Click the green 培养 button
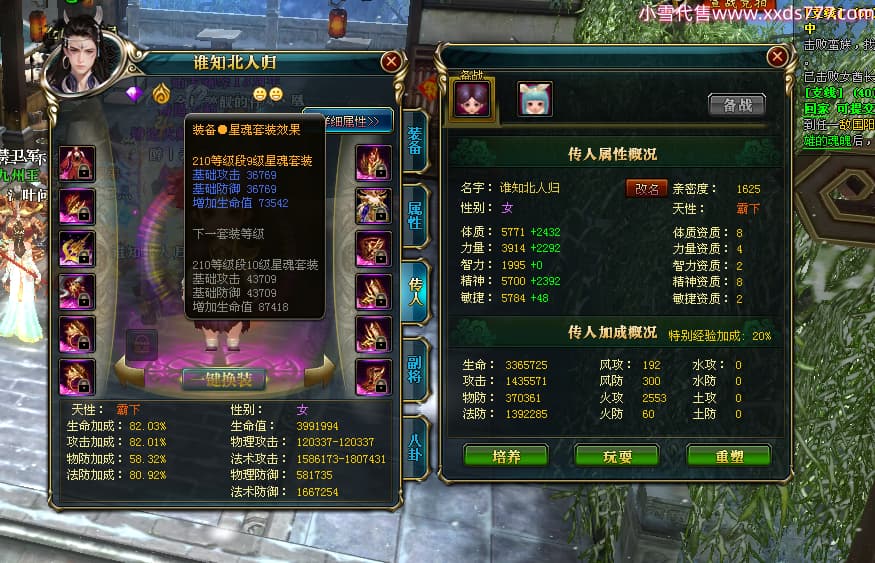This screenshot has height=563, width=875. pos(506,456)
